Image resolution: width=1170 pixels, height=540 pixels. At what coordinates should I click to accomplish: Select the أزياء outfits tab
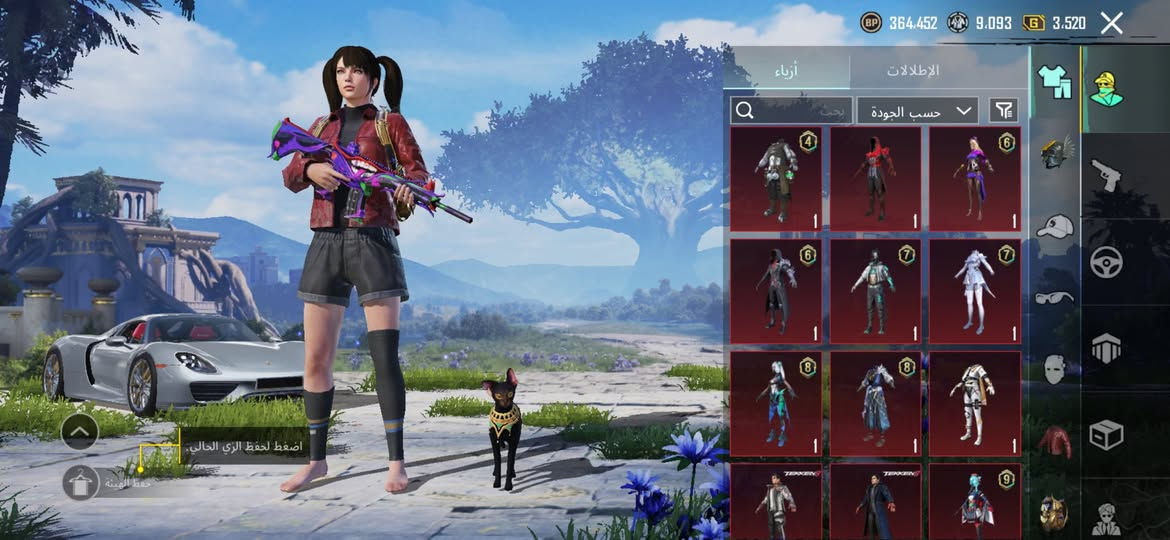[787, 71]
